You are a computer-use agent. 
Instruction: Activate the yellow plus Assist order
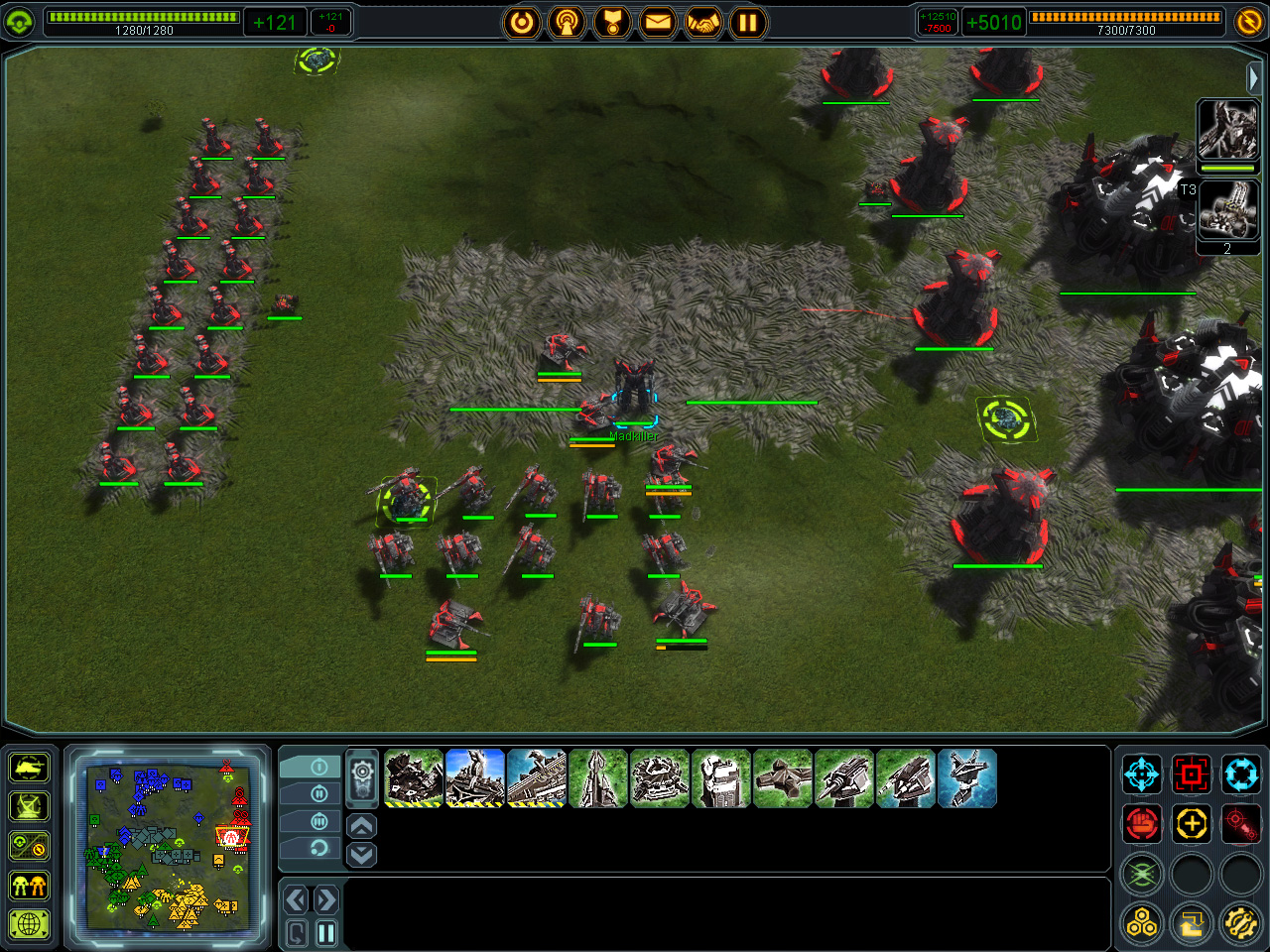(1191, 823)
